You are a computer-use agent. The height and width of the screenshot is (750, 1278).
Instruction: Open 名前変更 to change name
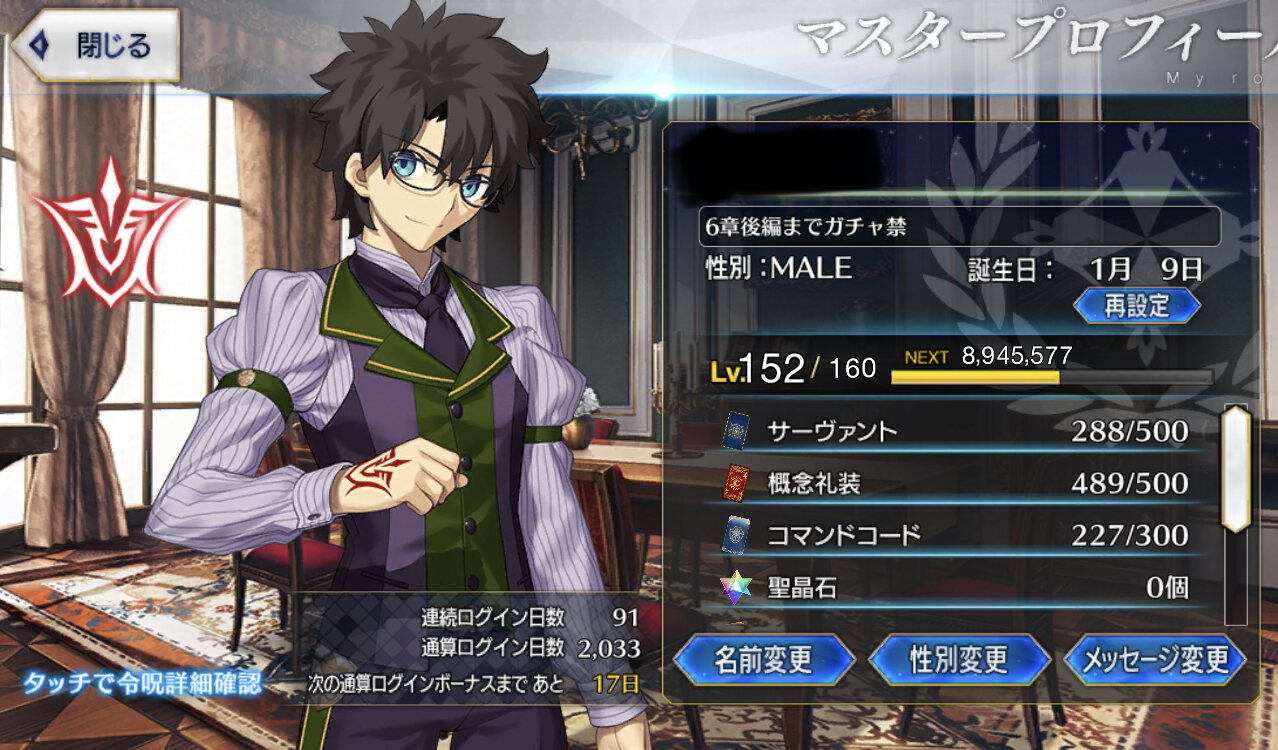[764, 659]
